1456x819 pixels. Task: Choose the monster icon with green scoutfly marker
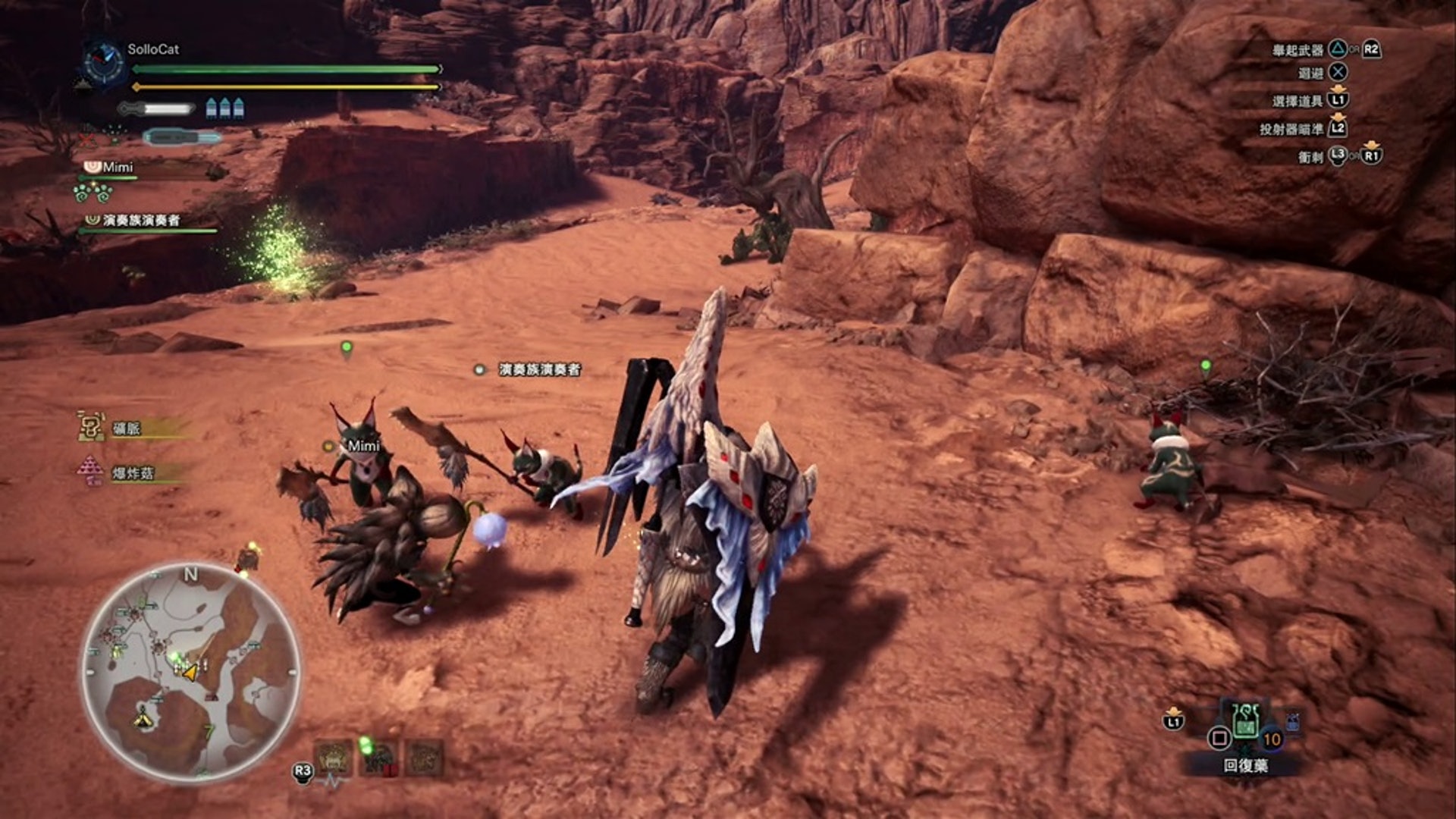378,757
